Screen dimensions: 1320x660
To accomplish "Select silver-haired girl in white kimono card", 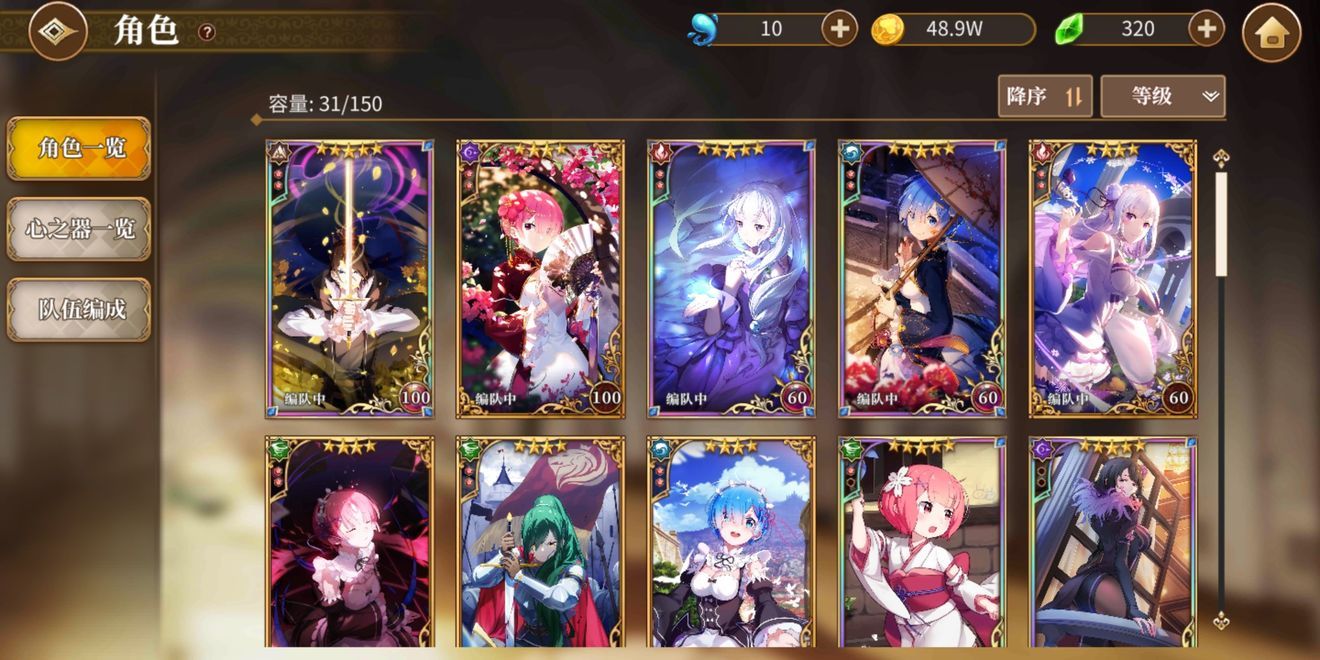I will point(1113,278).
